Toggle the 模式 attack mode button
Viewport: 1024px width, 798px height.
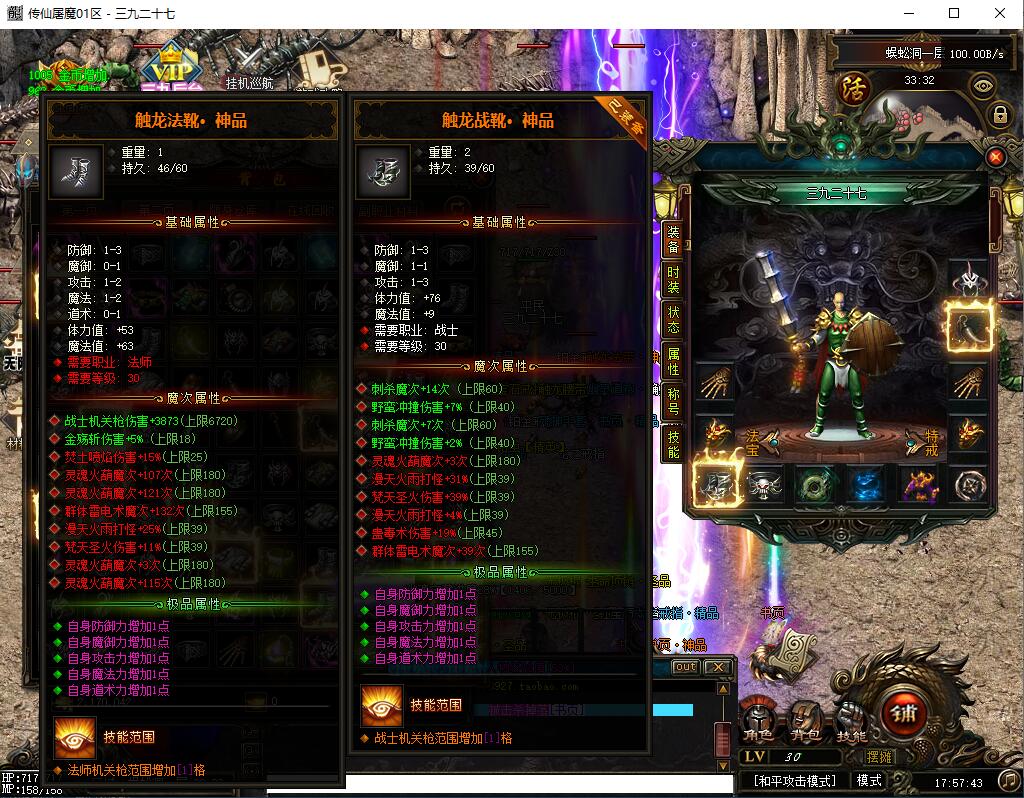(869, 780)
